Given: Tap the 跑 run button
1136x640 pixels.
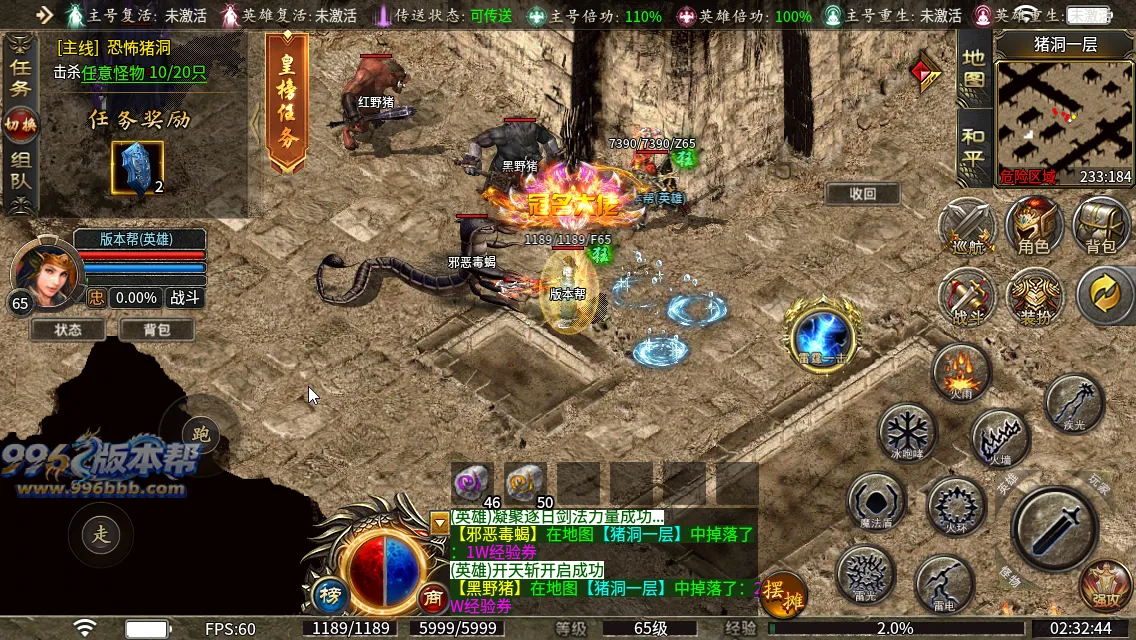Looking at the screenshot, I should click(x=200, y=433).
